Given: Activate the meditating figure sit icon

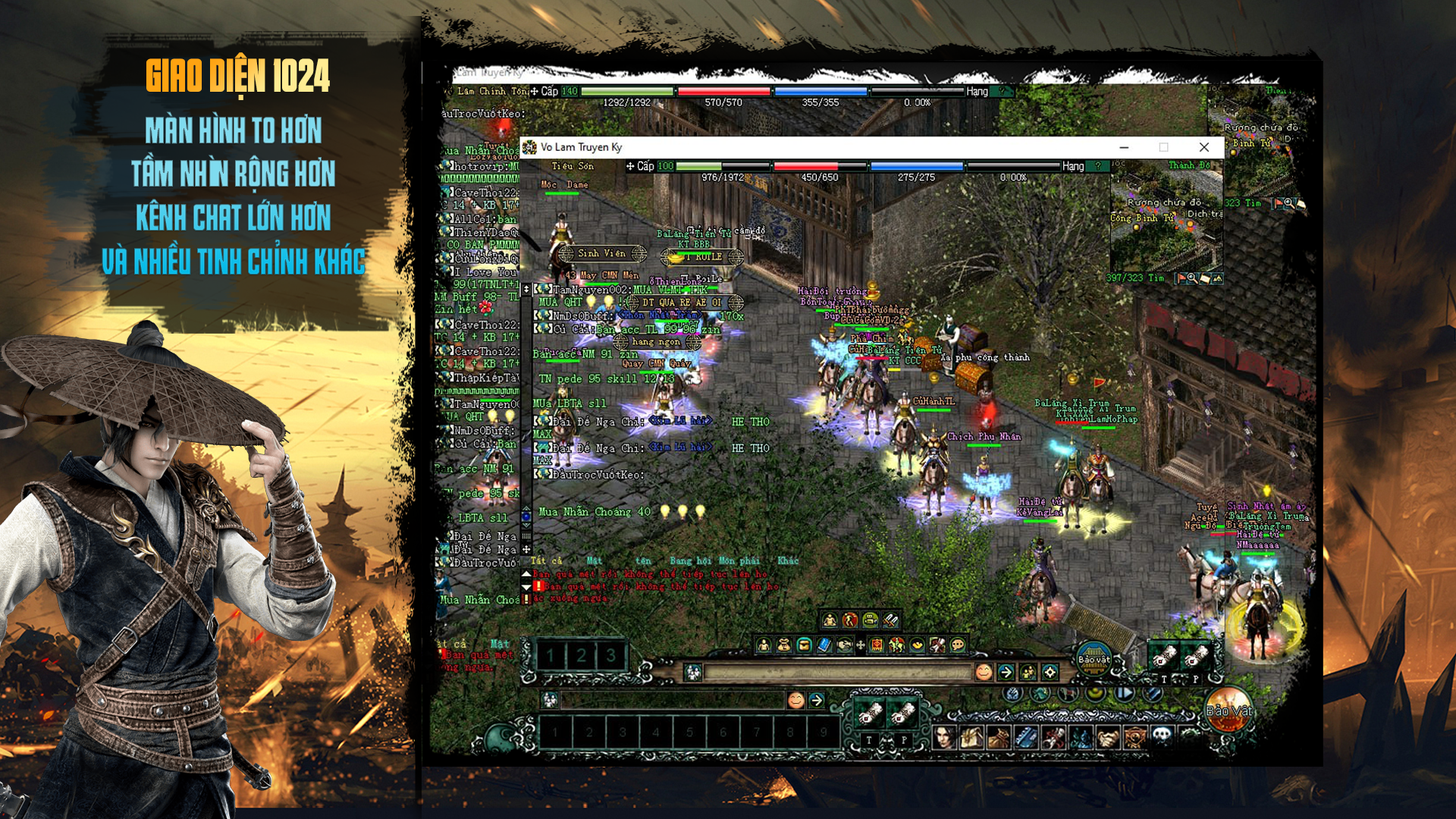Looking at the screenshot, I should pyautogui.click(x=830, y=620).
